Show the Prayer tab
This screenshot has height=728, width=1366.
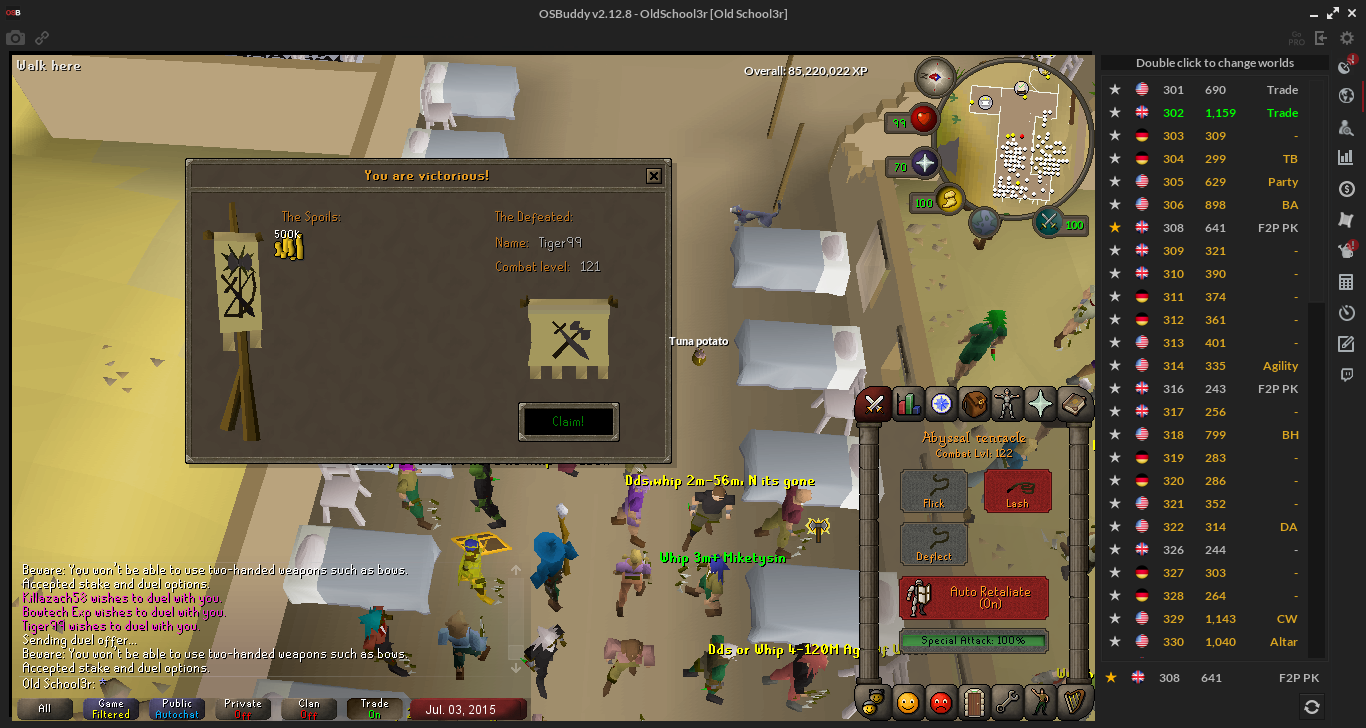pyautogui.click(x=1041, y=403)
